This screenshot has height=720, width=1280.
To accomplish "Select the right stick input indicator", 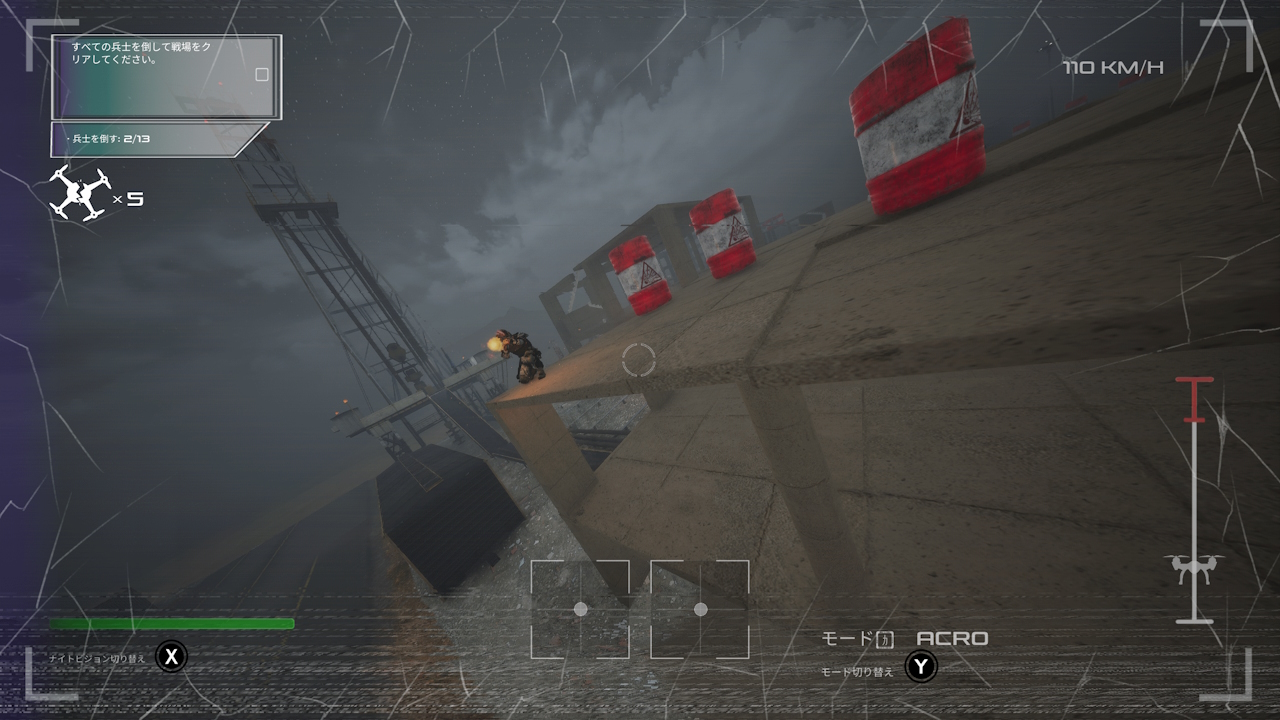I will click(700, 609).
